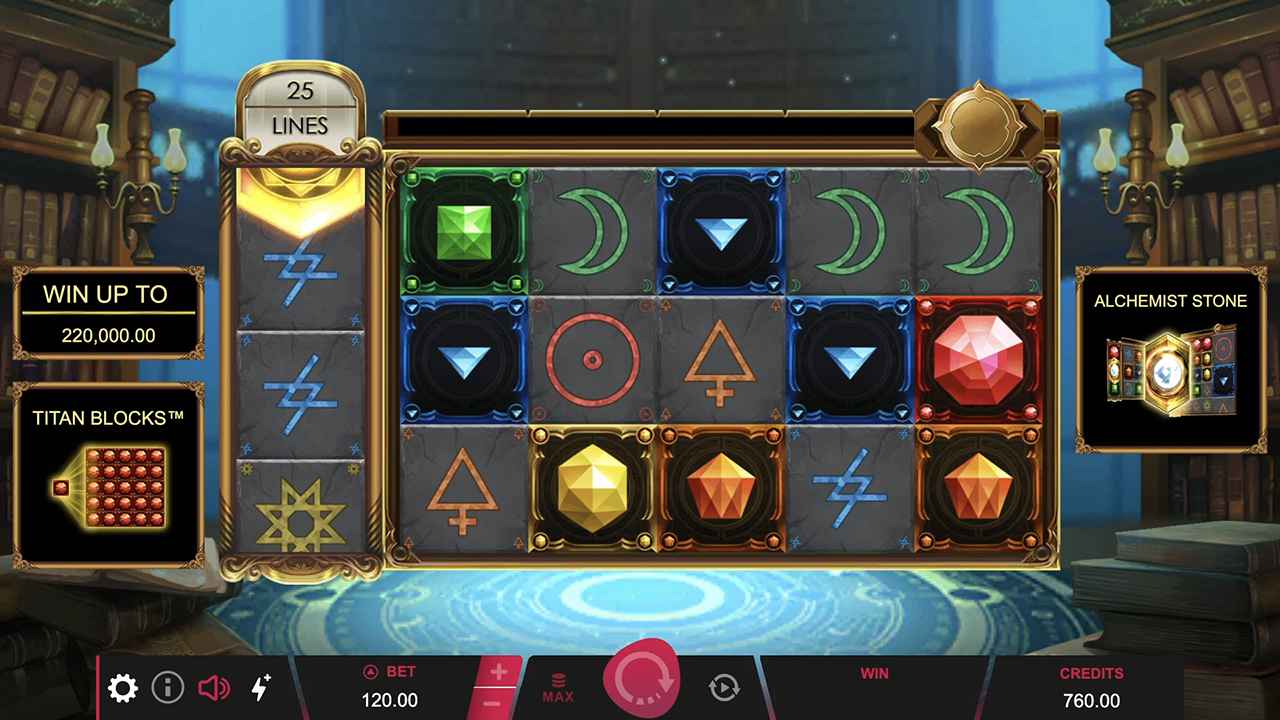Expand the Titan Blocks feature panel
This screenshot has height=720, width=1280.
[x=110, y=470]
